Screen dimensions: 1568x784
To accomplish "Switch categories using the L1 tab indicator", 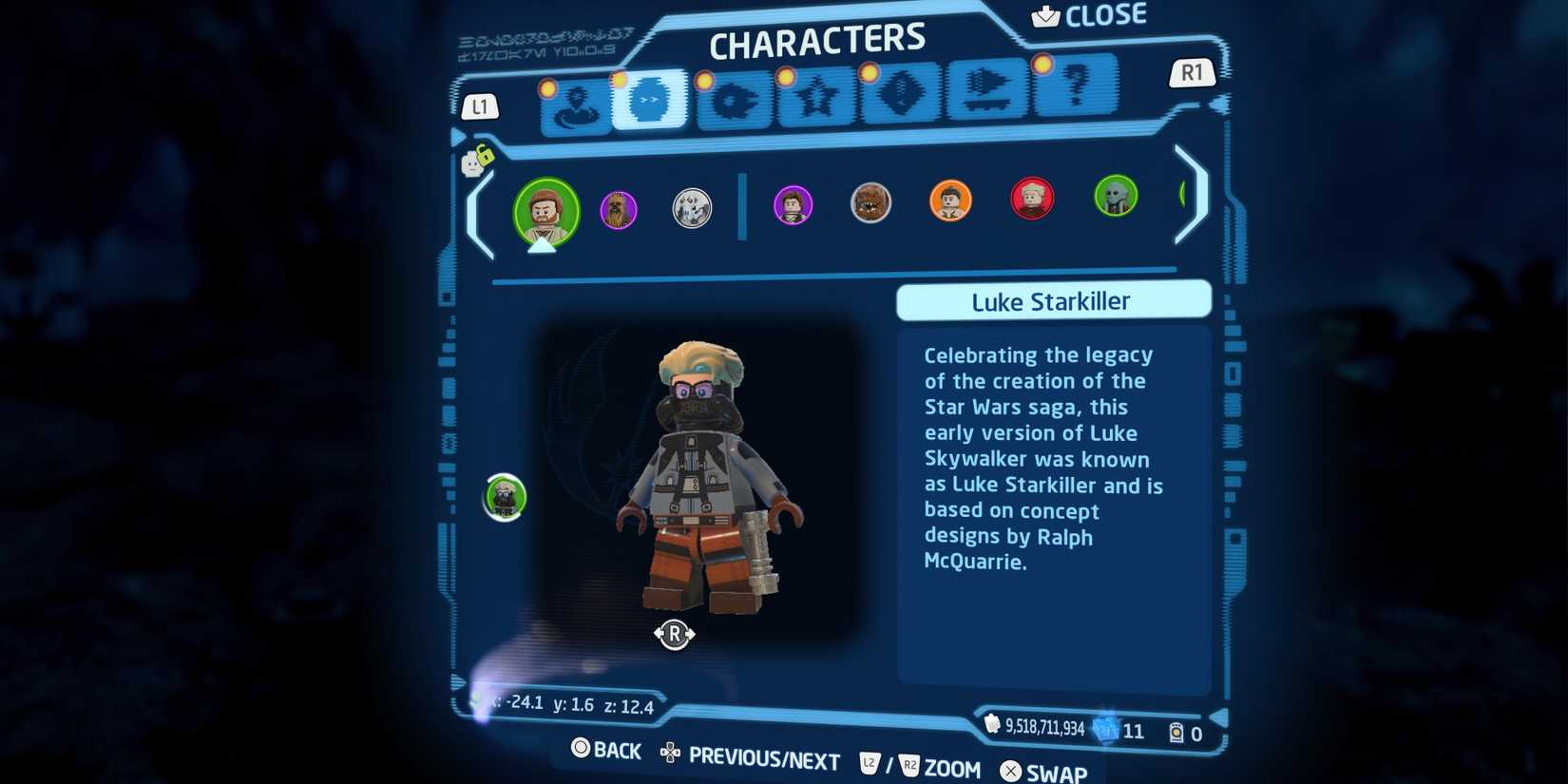I will click(x=481, y=106).
